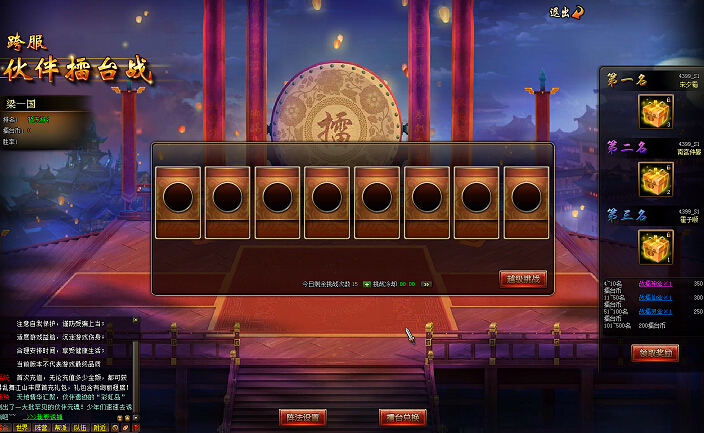Switch to the 队伍 team chat tab
Image resolution: width=704 pixels, height=433 pixels.
click(x=80, y=427)
